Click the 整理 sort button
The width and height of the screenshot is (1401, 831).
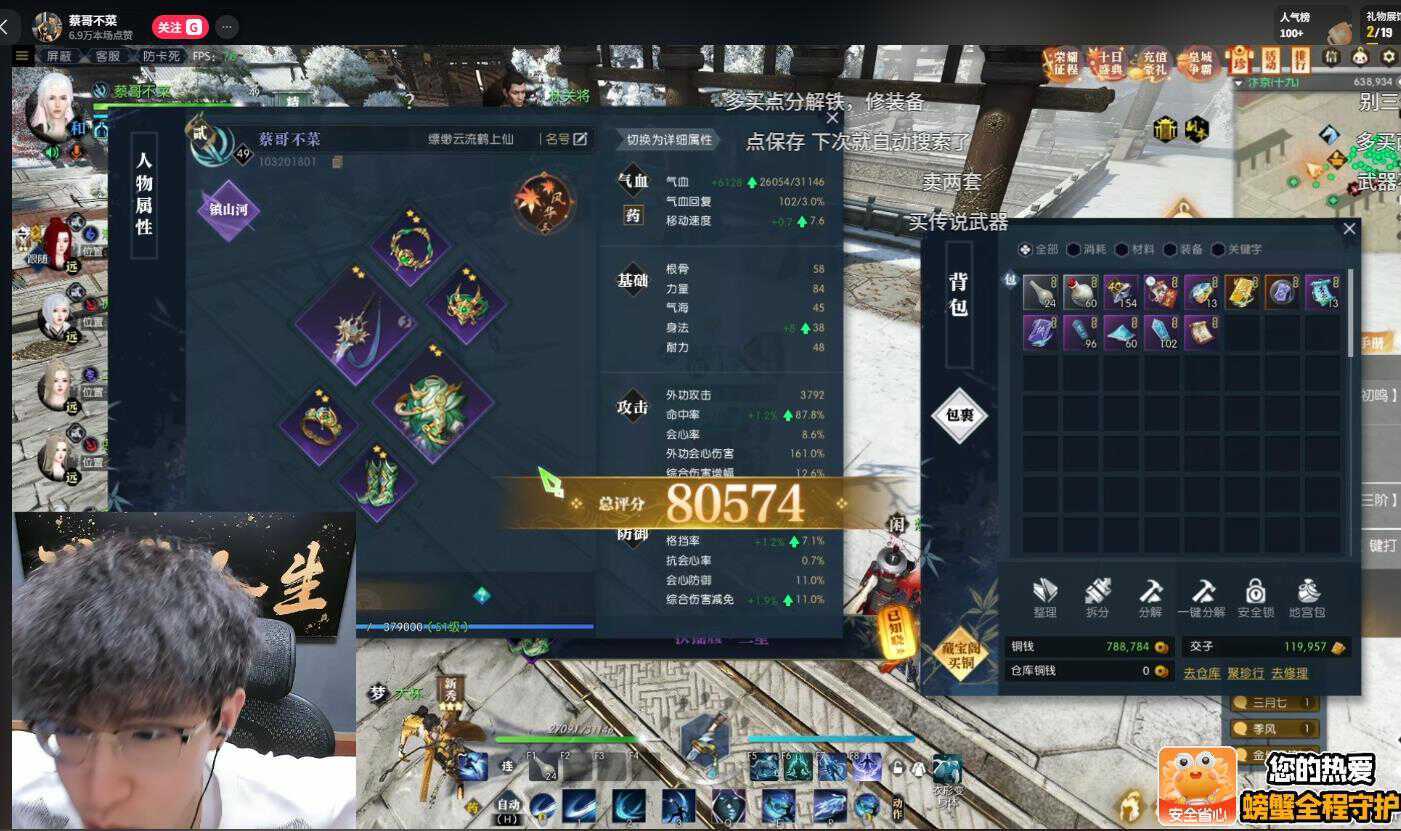click(x=1045, y=598)
